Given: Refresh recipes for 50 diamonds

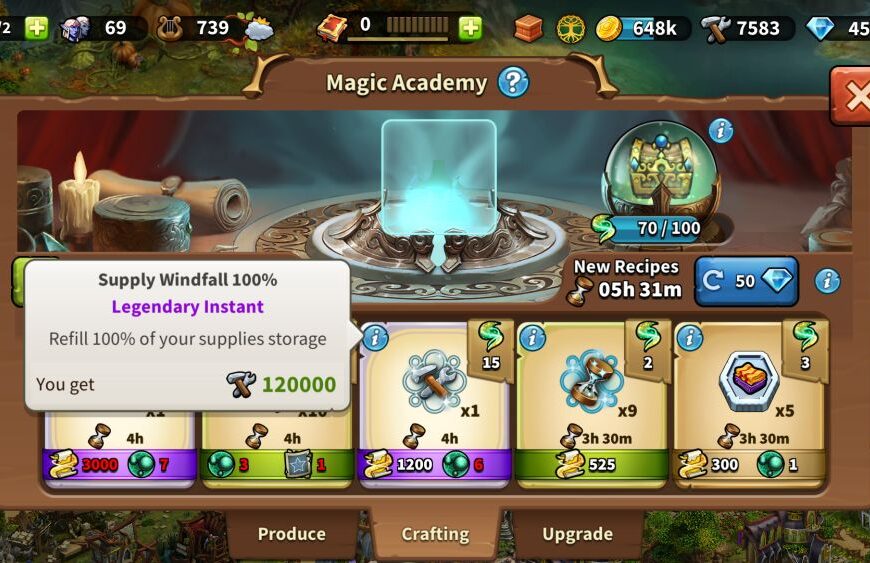Looking at the screenshot, I should [x=746, y=281].
